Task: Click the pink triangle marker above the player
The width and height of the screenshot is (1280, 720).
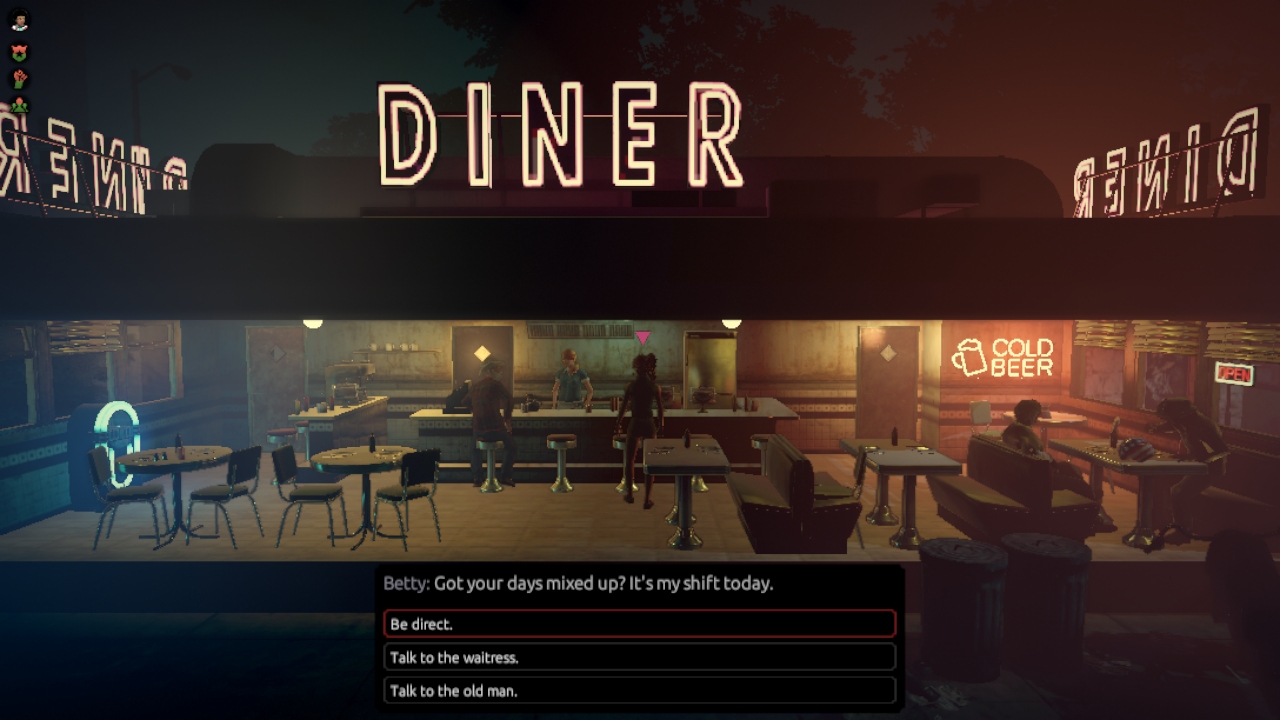Action: coord(641,337)
